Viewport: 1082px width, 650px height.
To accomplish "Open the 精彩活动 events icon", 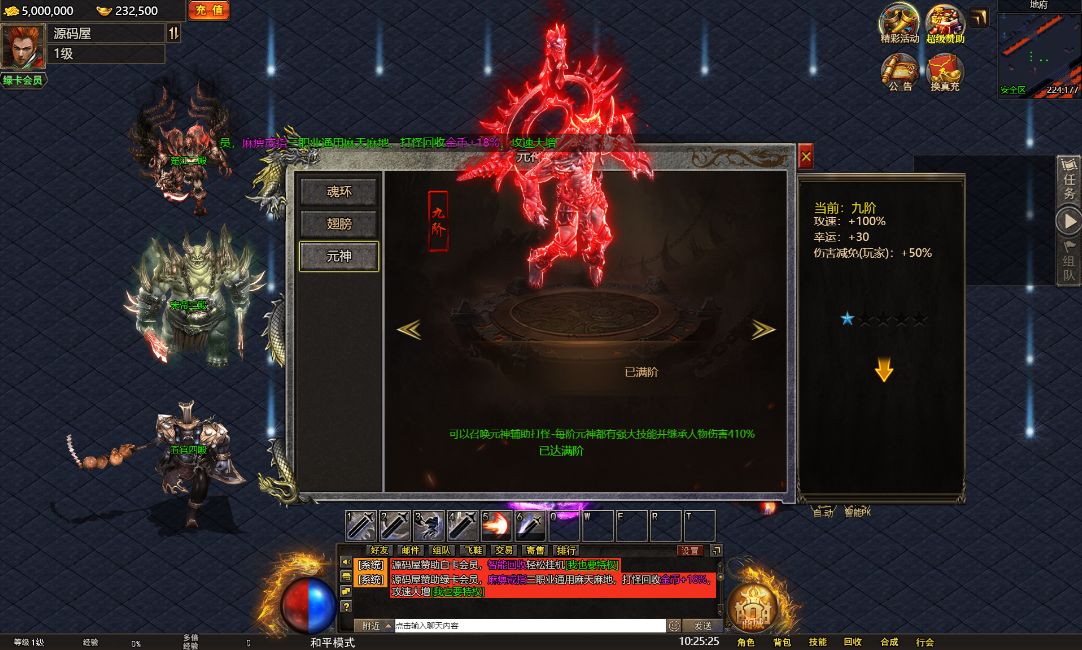I will [x=899, y=23].
